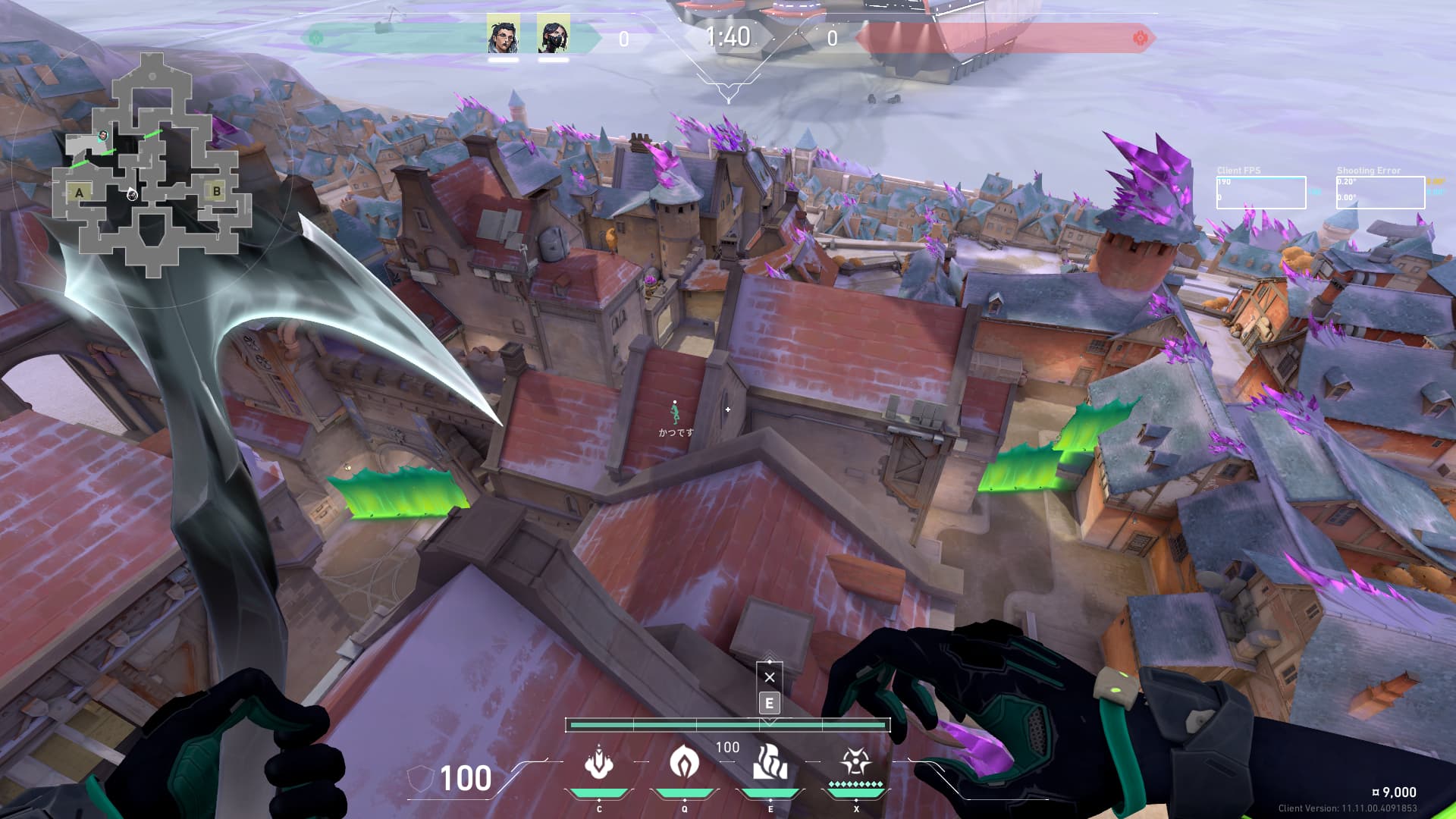Activate the Snake Bite ability icon
This screenshot has width=1456, height=819.
tap(599, 762)
